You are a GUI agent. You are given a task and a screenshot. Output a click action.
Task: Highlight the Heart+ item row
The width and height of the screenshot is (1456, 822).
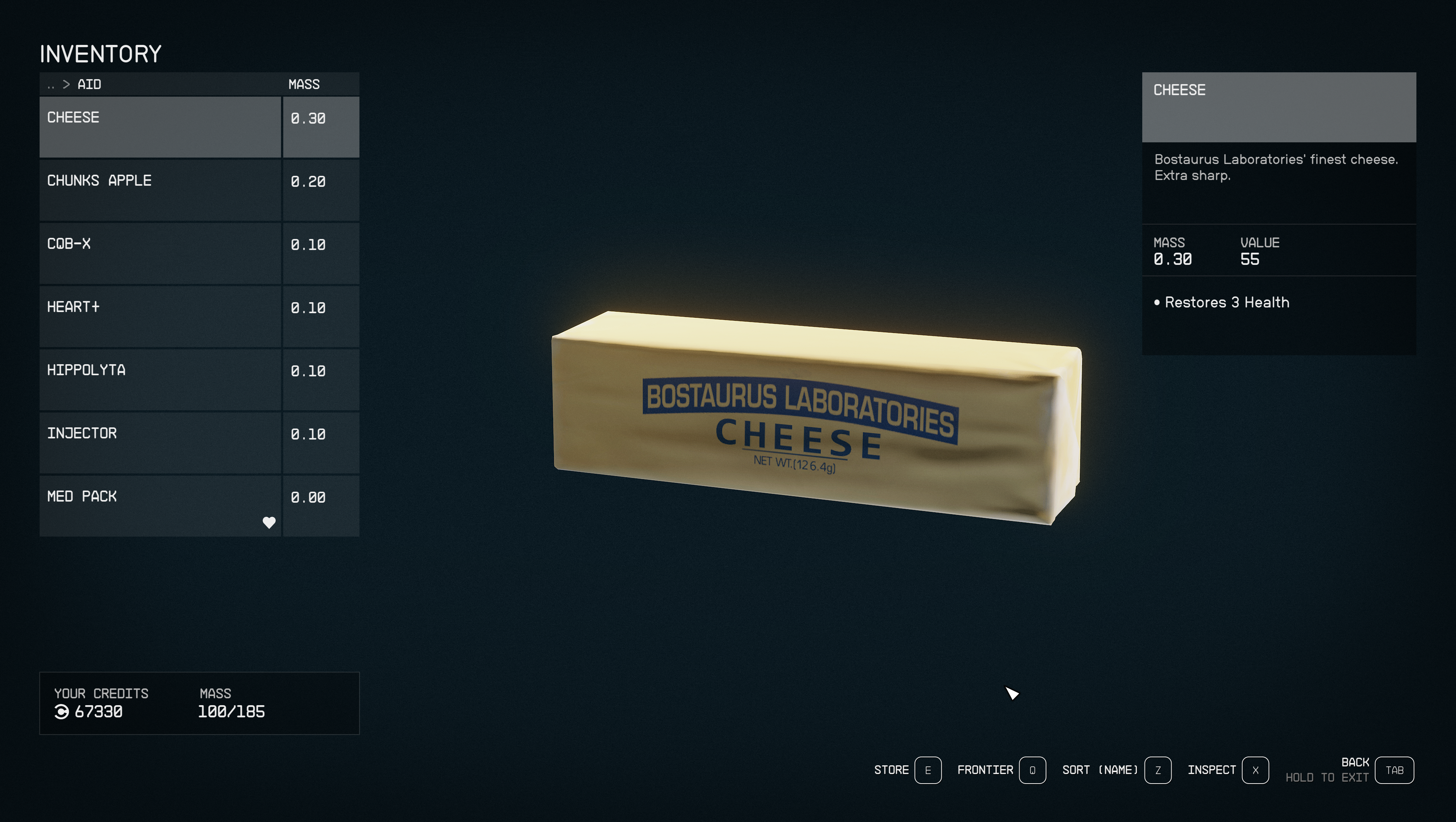(x=160, y=316)
